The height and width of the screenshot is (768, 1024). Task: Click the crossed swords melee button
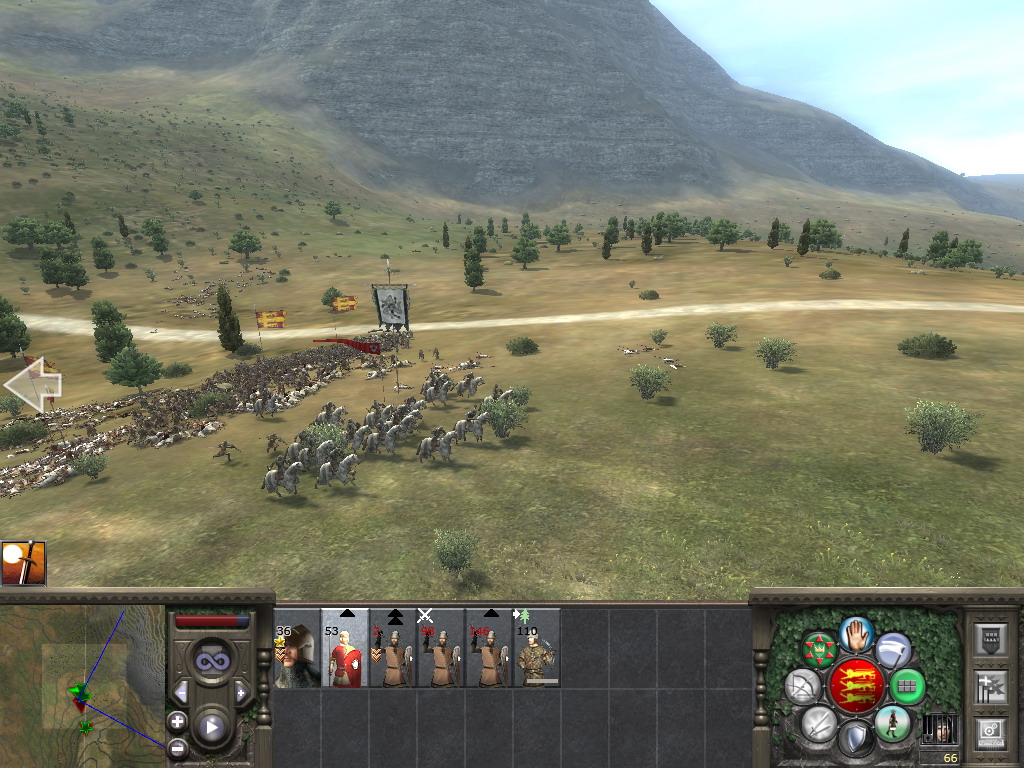tap(819, 722)
